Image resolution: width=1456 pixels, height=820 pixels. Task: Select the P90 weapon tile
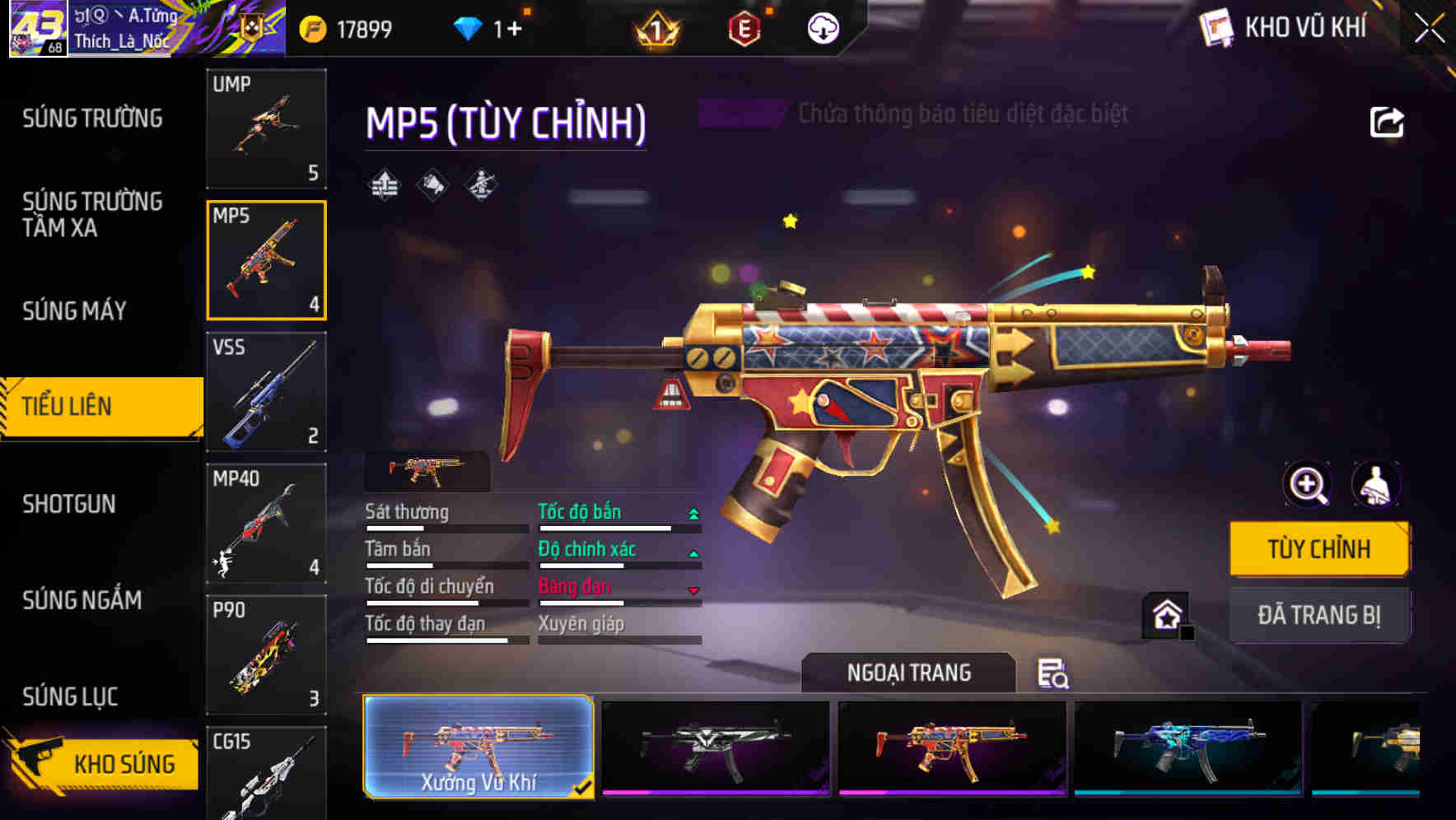point(266,655)
